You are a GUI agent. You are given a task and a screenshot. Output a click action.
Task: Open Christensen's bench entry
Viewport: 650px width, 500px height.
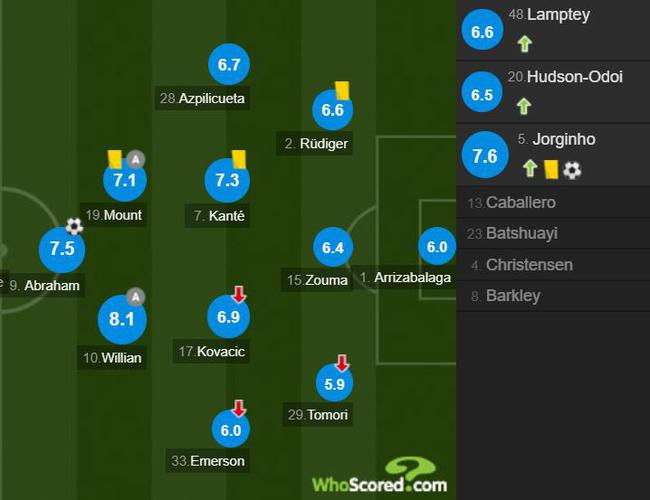tap(553, 265)
